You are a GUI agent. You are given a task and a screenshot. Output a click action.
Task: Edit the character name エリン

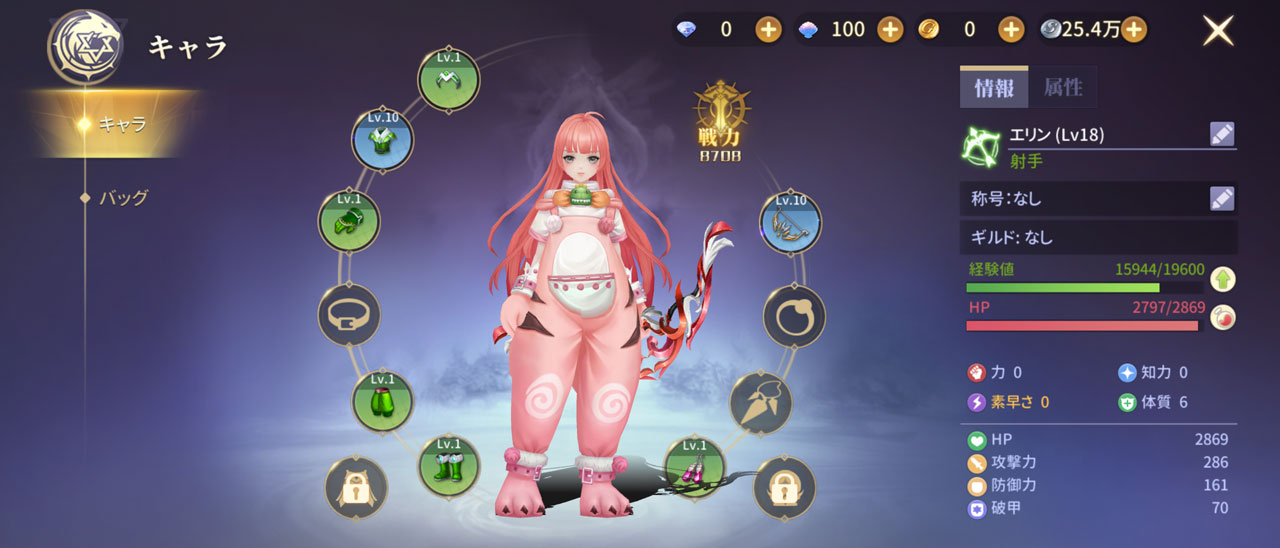coord(1222,135)
